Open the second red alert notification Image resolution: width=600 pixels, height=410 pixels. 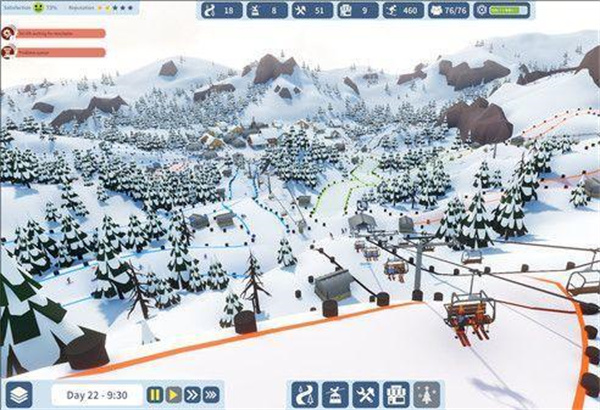point(55,50)
